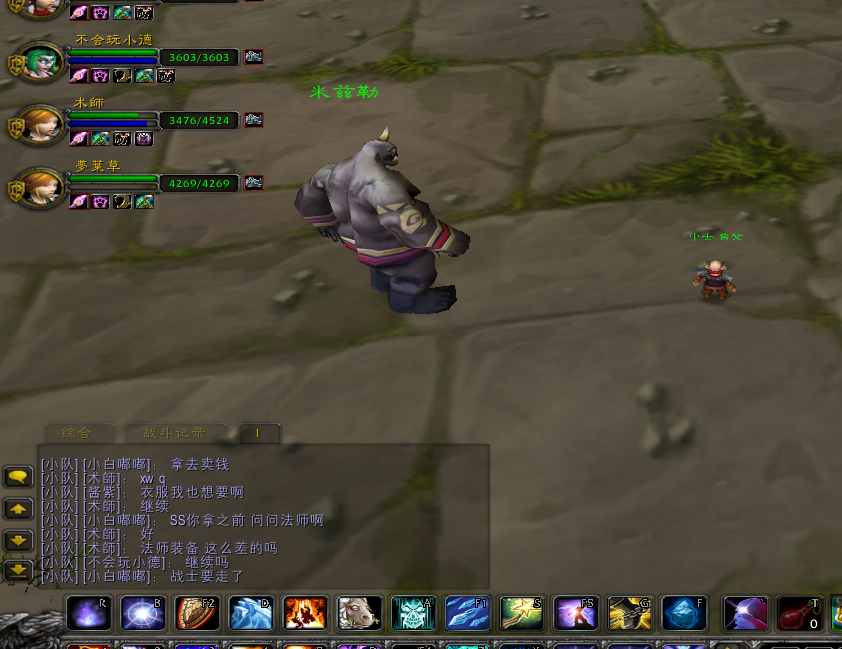Cast the teal skull spell bound to A
The image size is (842, 649).
(x=413, y=613)
